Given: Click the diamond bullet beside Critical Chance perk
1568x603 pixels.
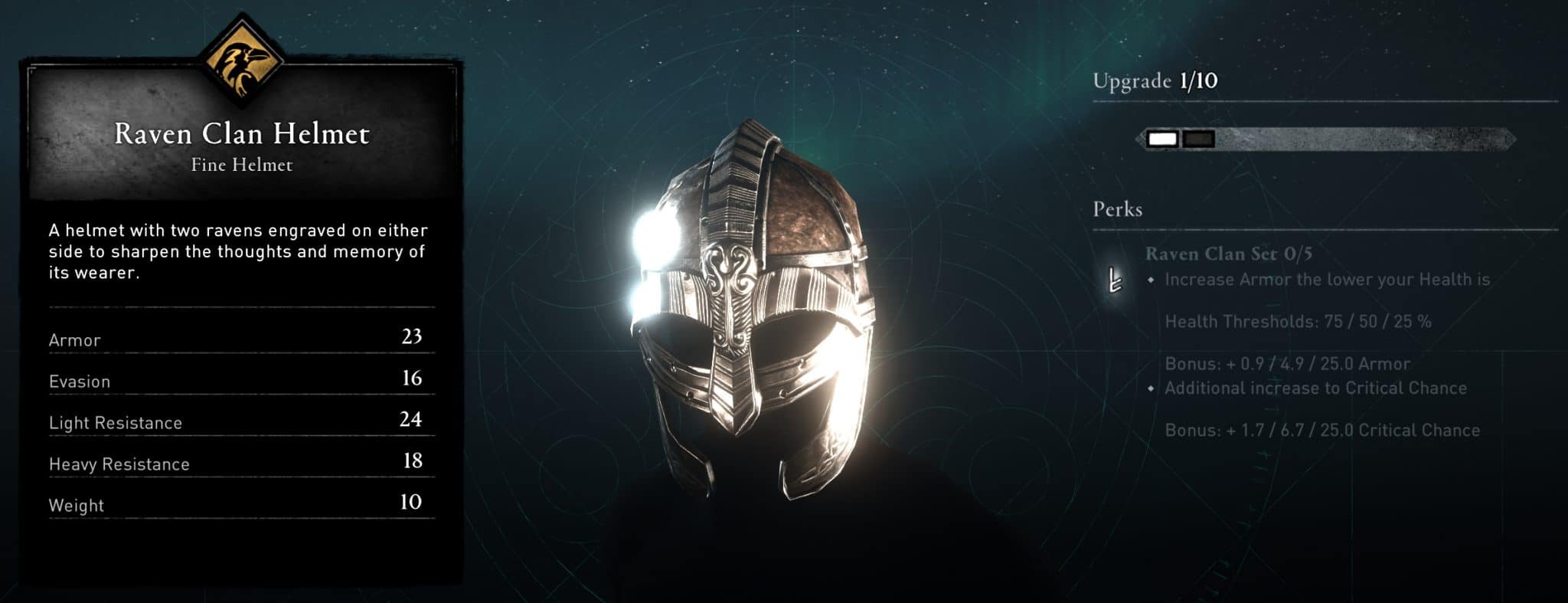Looking at the screenshot, I should [x=1151, y=389].
